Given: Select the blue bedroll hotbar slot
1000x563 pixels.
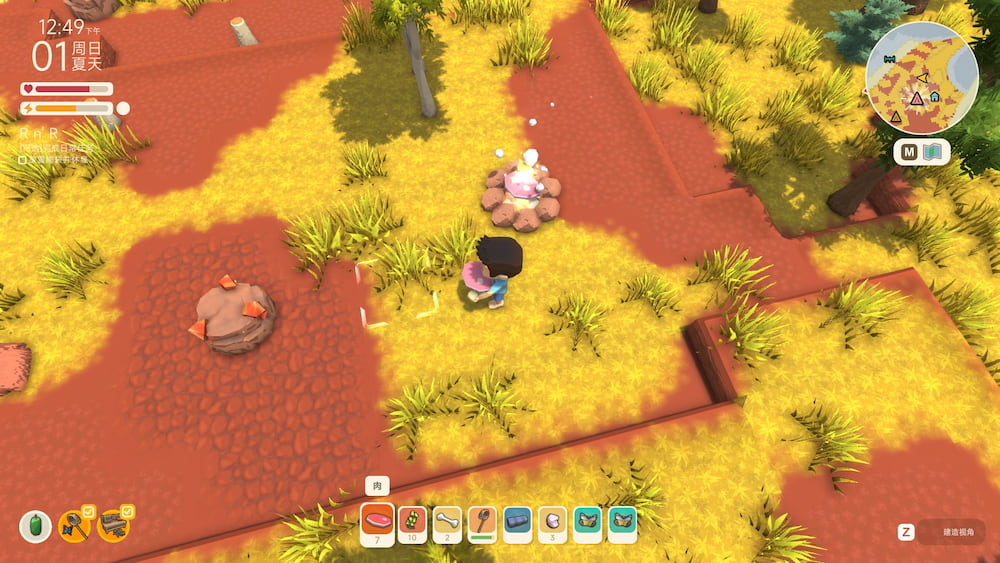Looking at the screenshot, I should pos(517,523).
